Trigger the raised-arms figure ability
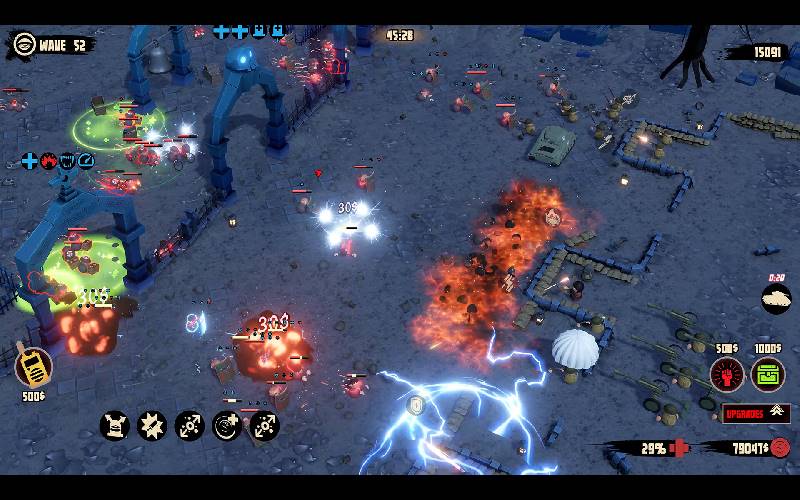Viewport: 800px width, 500px height. tap(115, 425)
